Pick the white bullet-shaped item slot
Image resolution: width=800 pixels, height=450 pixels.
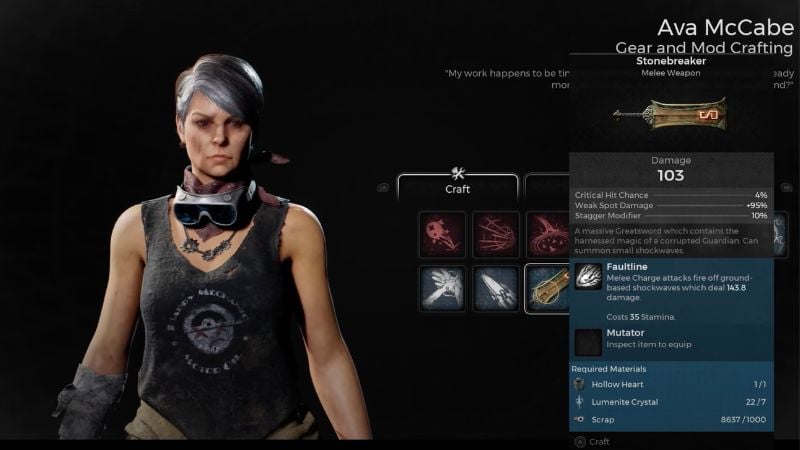click(496, 288)
